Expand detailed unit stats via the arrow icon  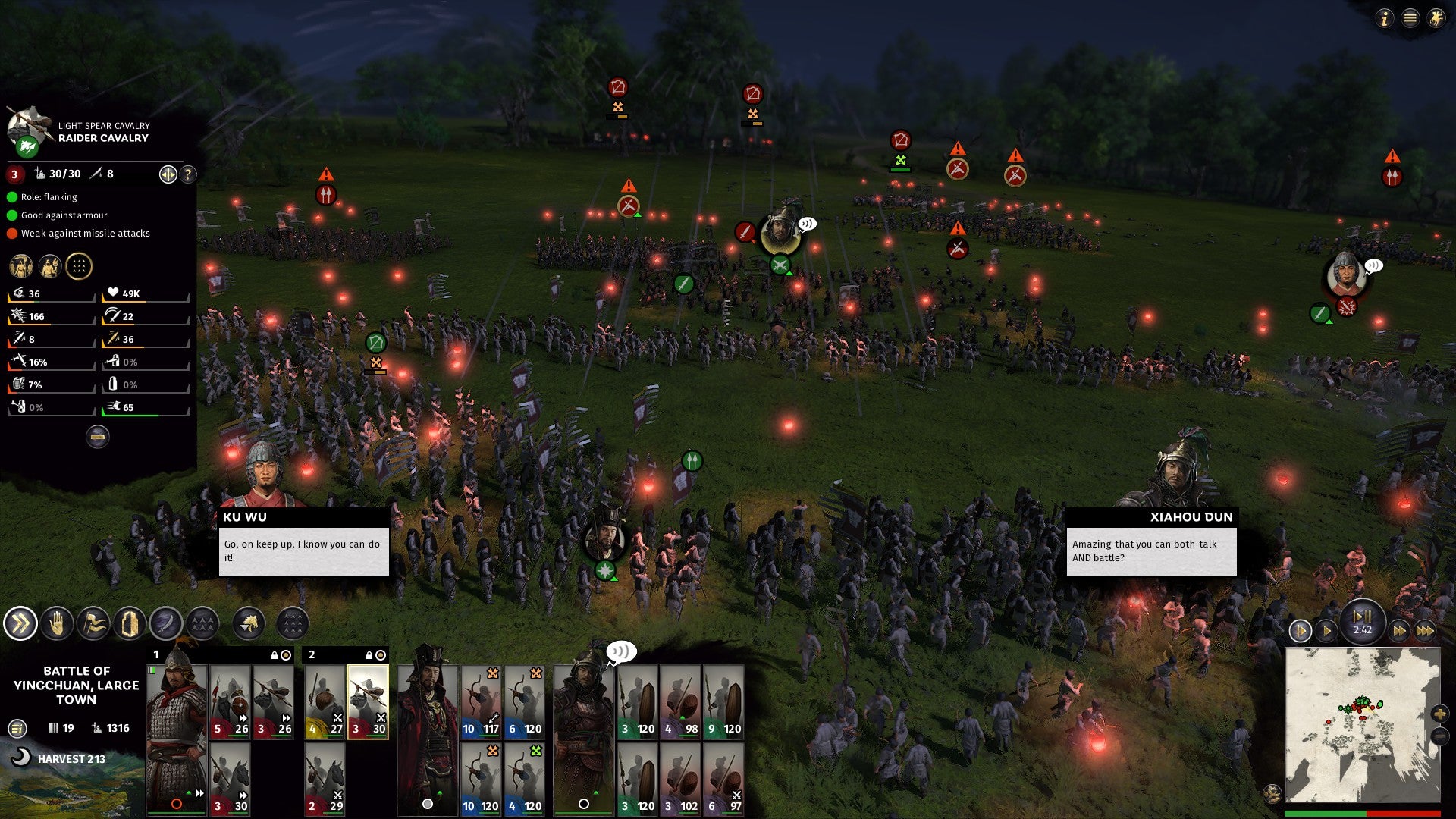click(x=168, y=174)
